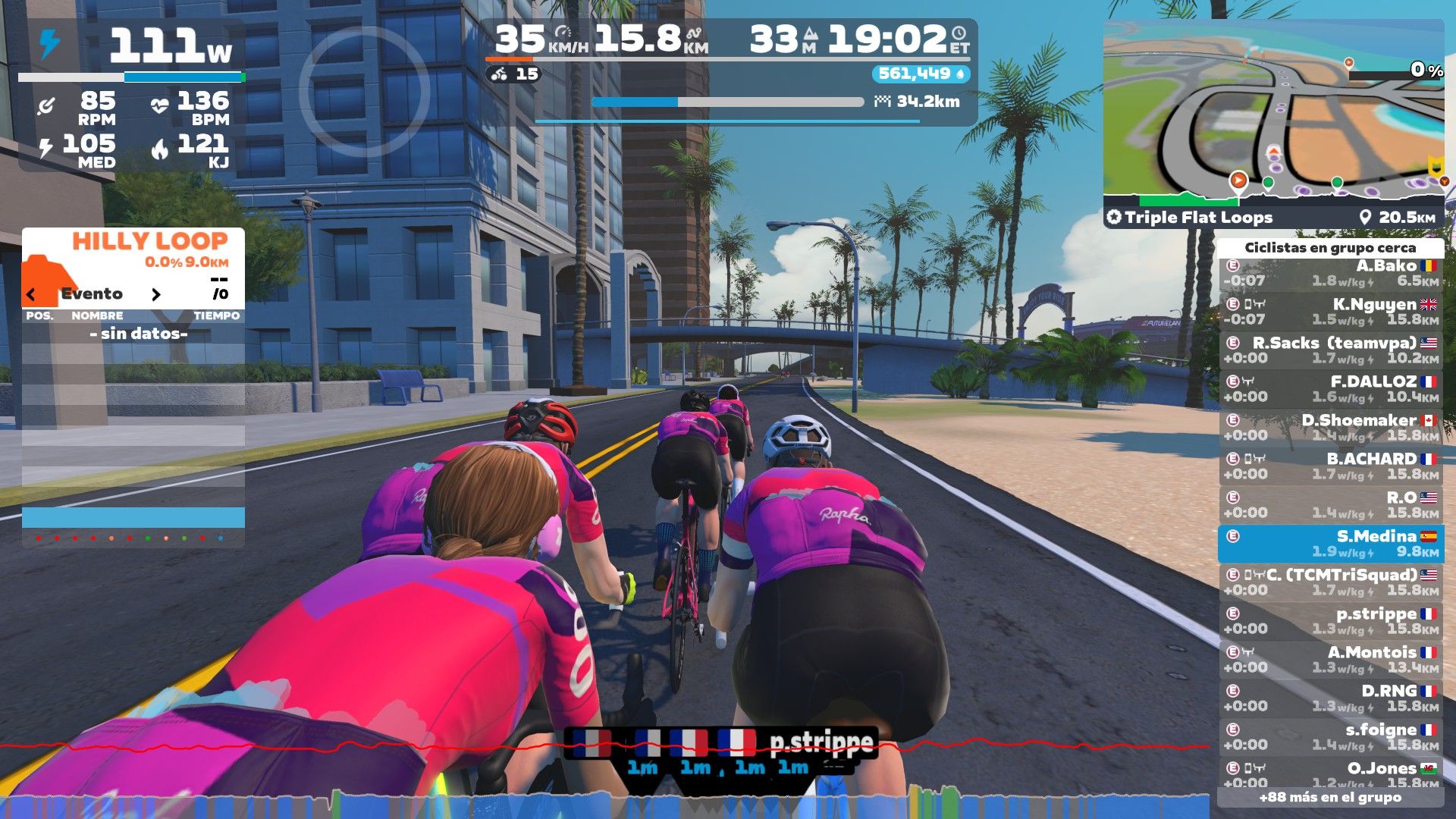The width and height of the screenshot is (1456, 819).
Task: Choose s.foigne in the nearby list
Action: click(1331, 737)
